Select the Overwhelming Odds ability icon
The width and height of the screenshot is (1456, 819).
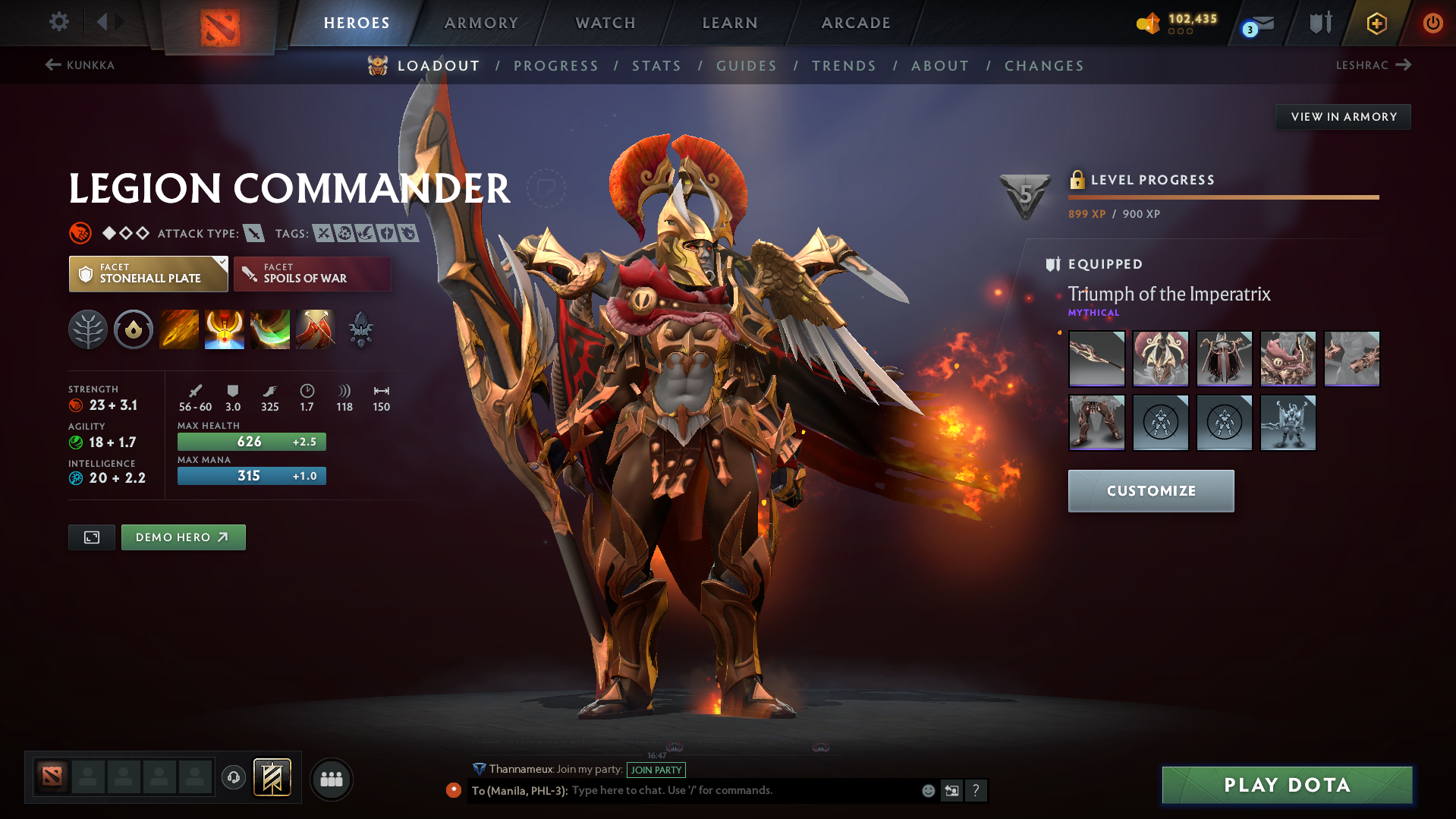[x=179, y=329]
